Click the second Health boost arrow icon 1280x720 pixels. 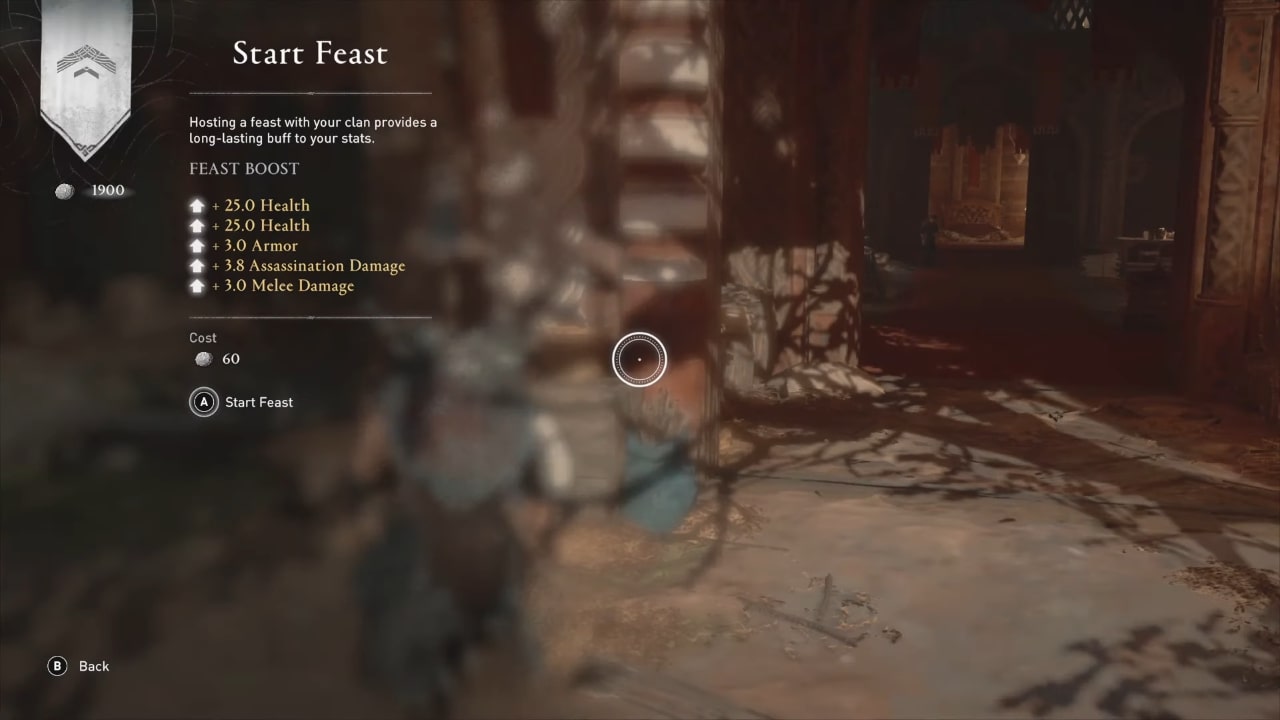(197, 225)
